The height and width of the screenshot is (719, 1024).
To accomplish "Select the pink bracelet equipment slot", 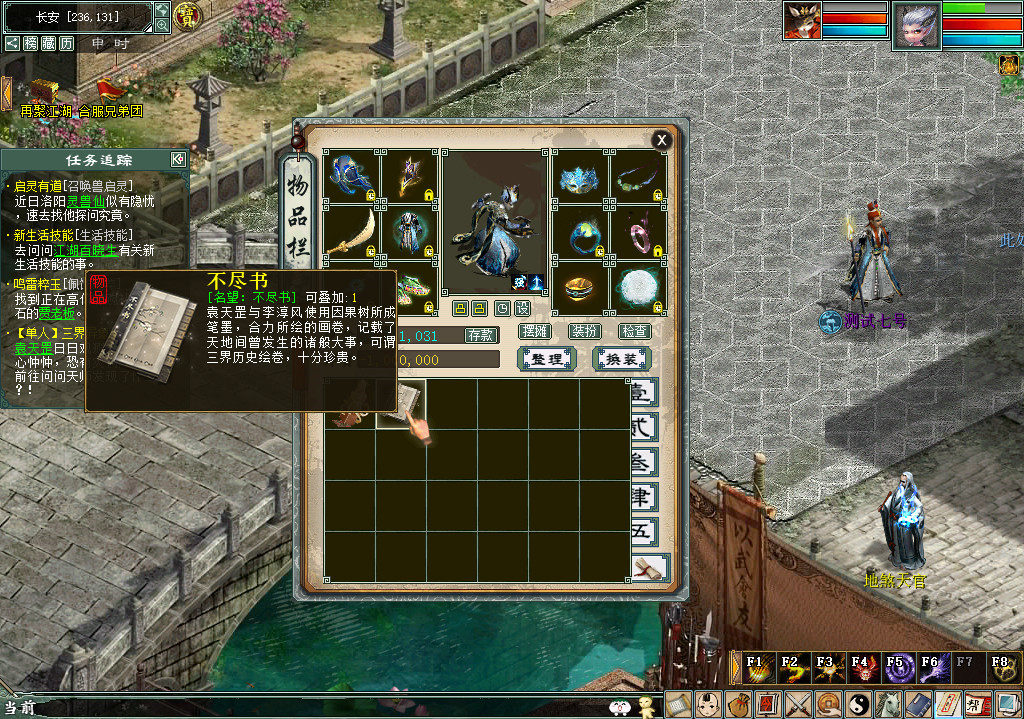I will pyautogui.click(x=637, y=232).
